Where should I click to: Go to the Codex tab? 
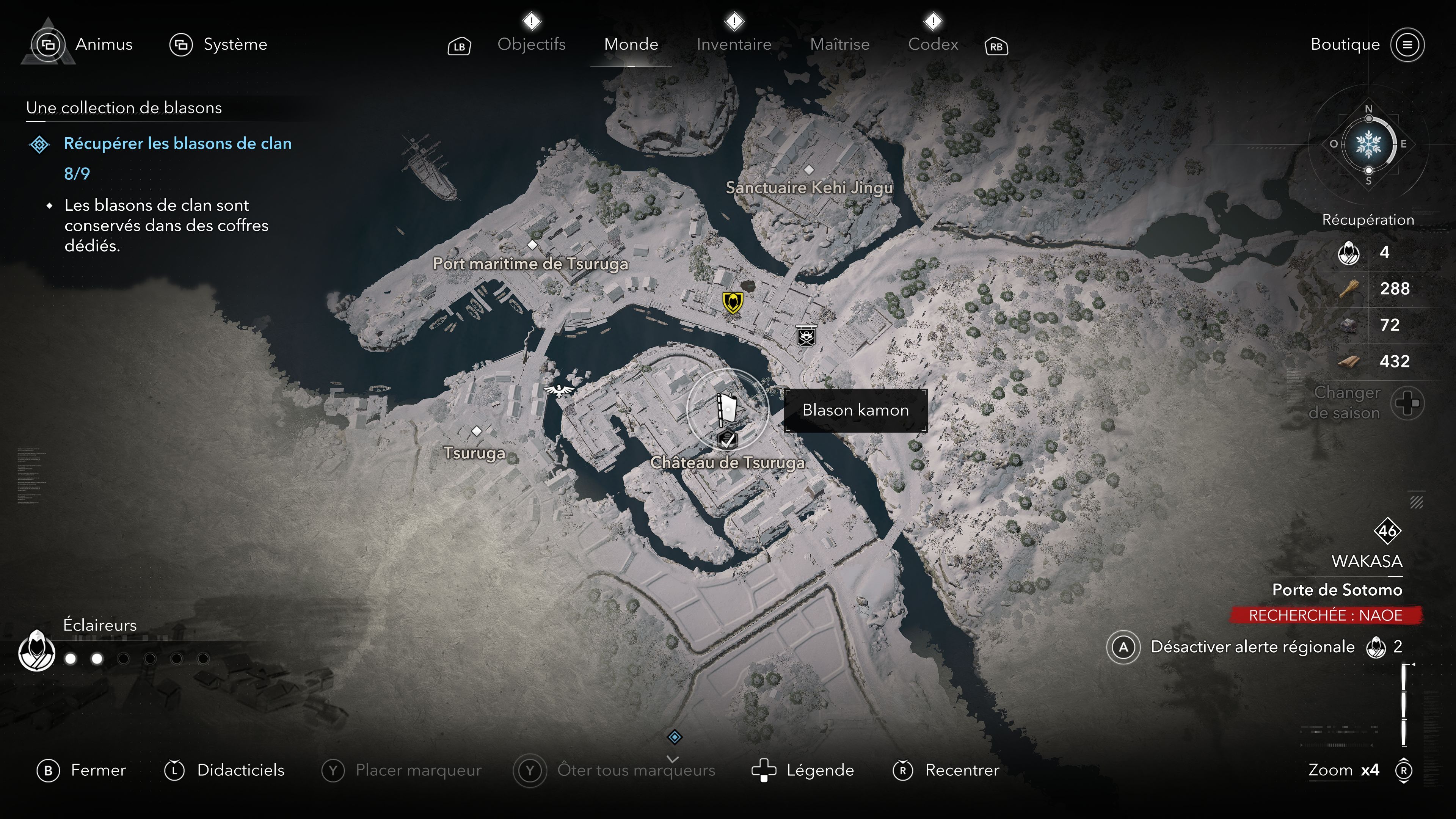coord(933,44)
